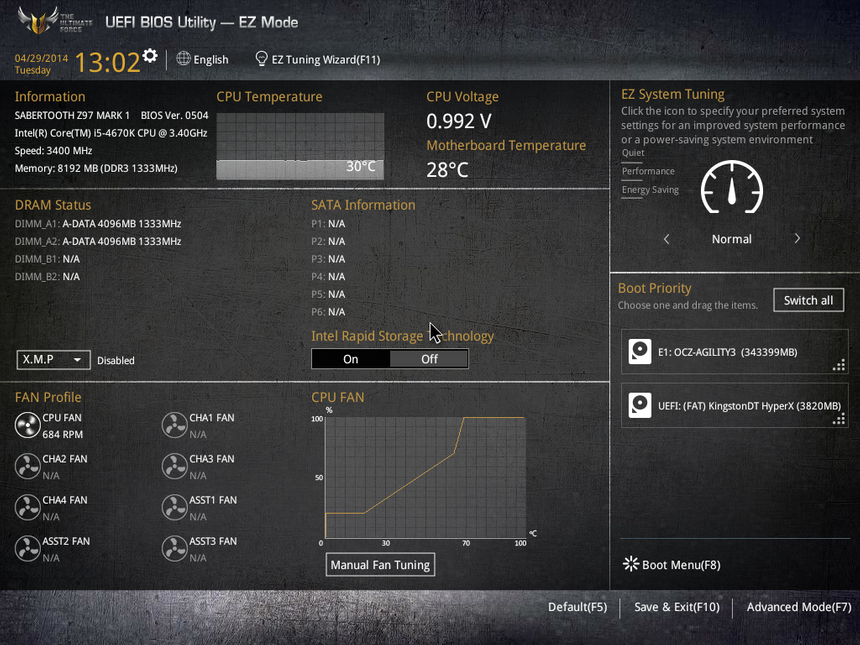Viewport: 860px width, 645px height.
Task: Select the OCZ-AGILITY3 boot device
Action: click(x=734, y=352)
